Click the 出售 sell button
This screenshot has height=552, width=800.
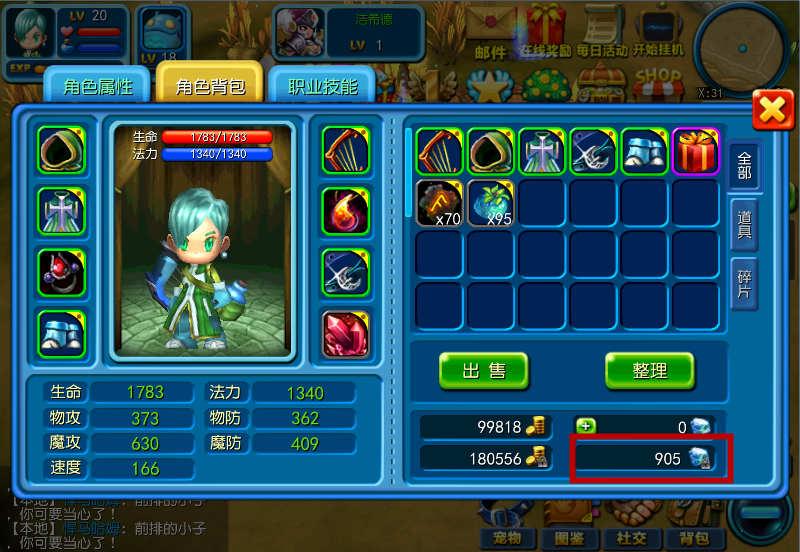[483, 371]
